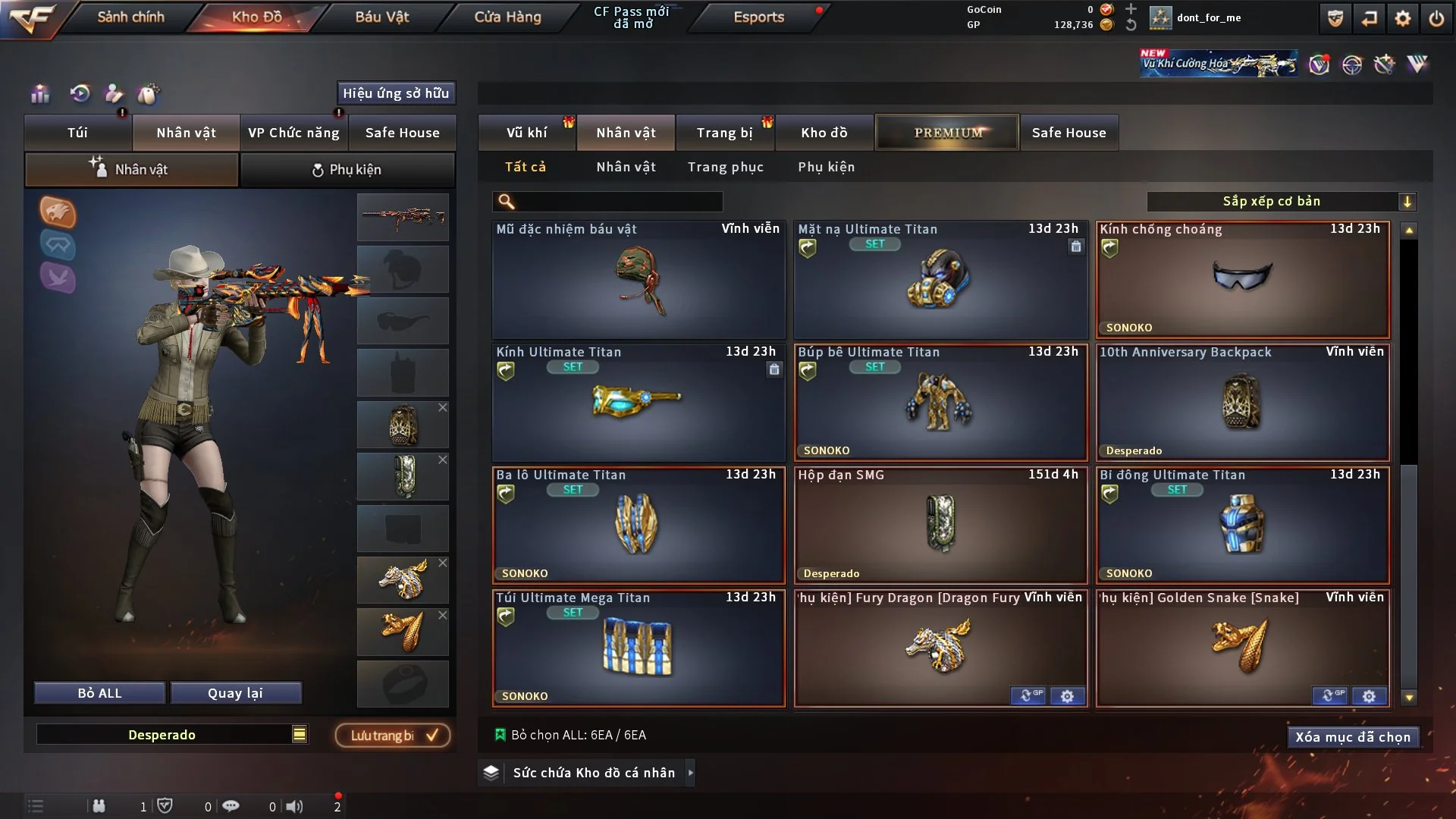
Task: Open settings with the gear icon
Action: pos(1402,18)
